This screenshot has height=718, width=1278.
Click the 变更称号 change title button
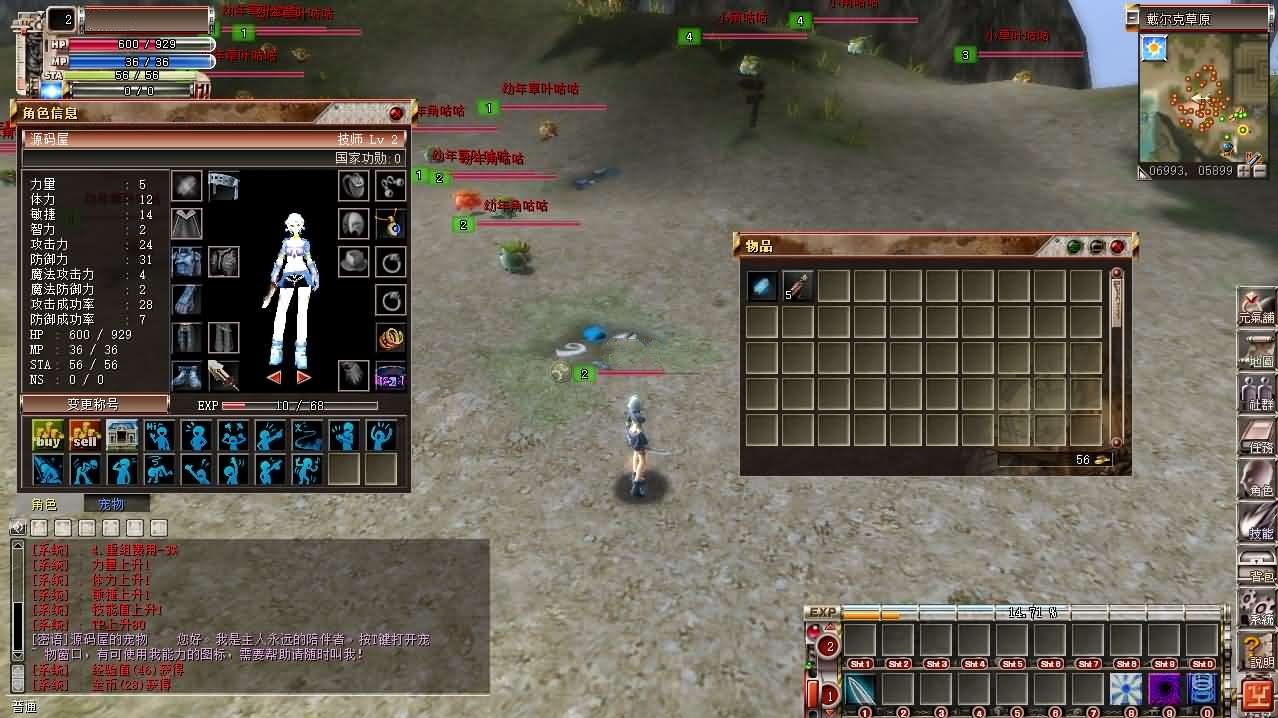(95, 404)
